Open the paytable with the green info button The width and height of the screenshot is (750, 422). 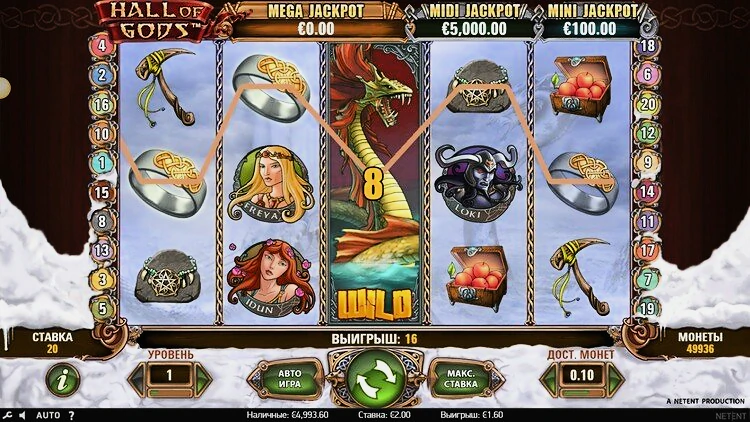[63, 379]
